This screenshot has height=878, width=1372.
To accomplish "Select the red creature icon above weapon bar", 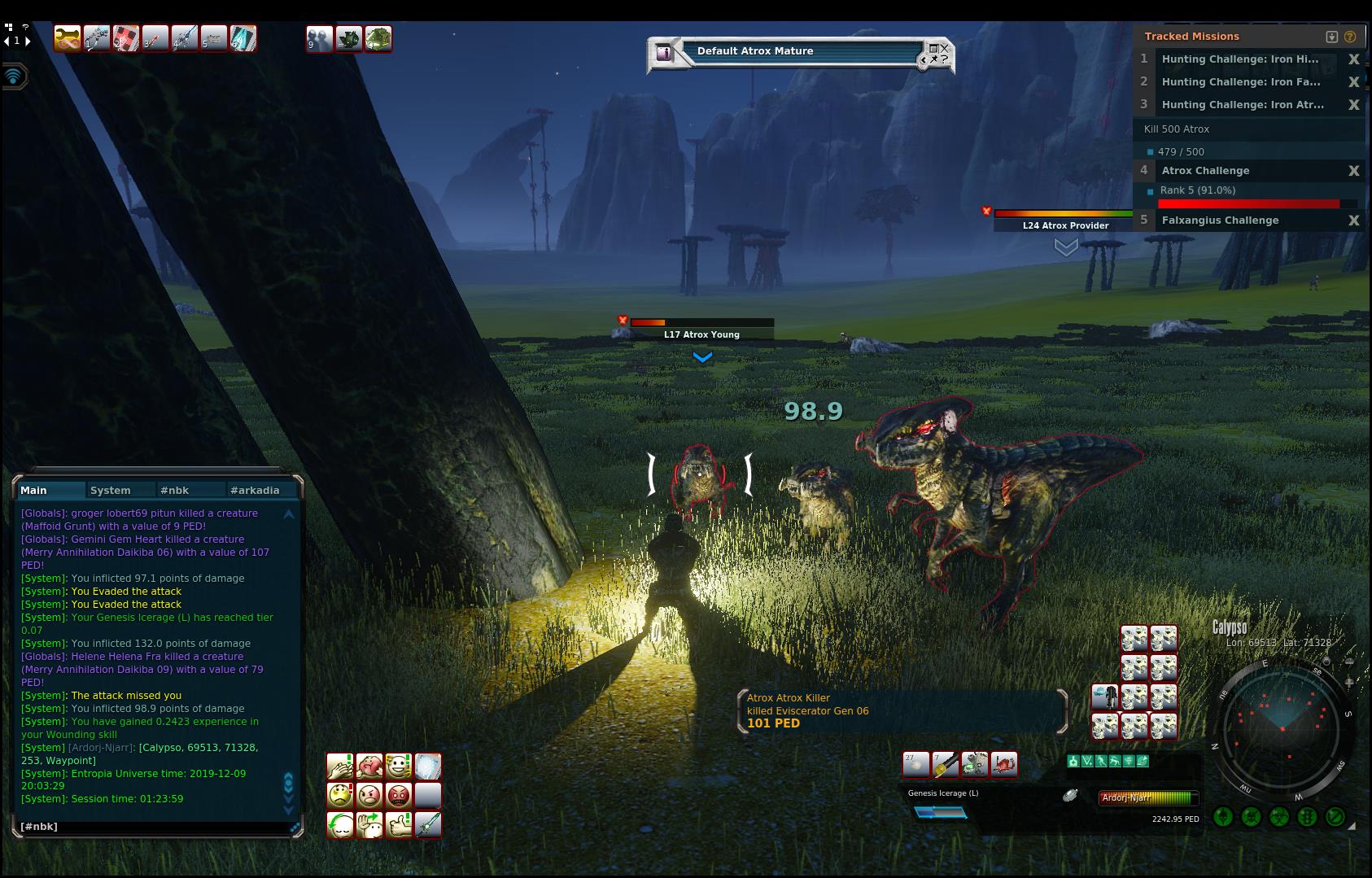I will point(1004,764).
